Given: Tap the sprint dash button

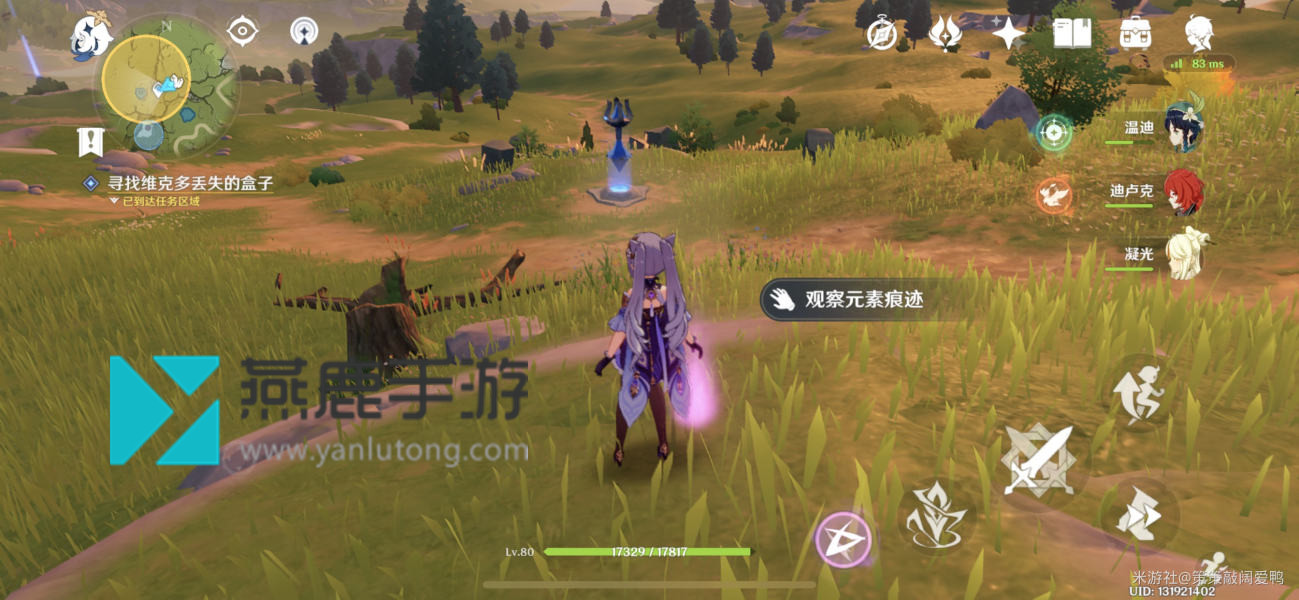Looking at the screenshot, I should (x=1141, y=514).
